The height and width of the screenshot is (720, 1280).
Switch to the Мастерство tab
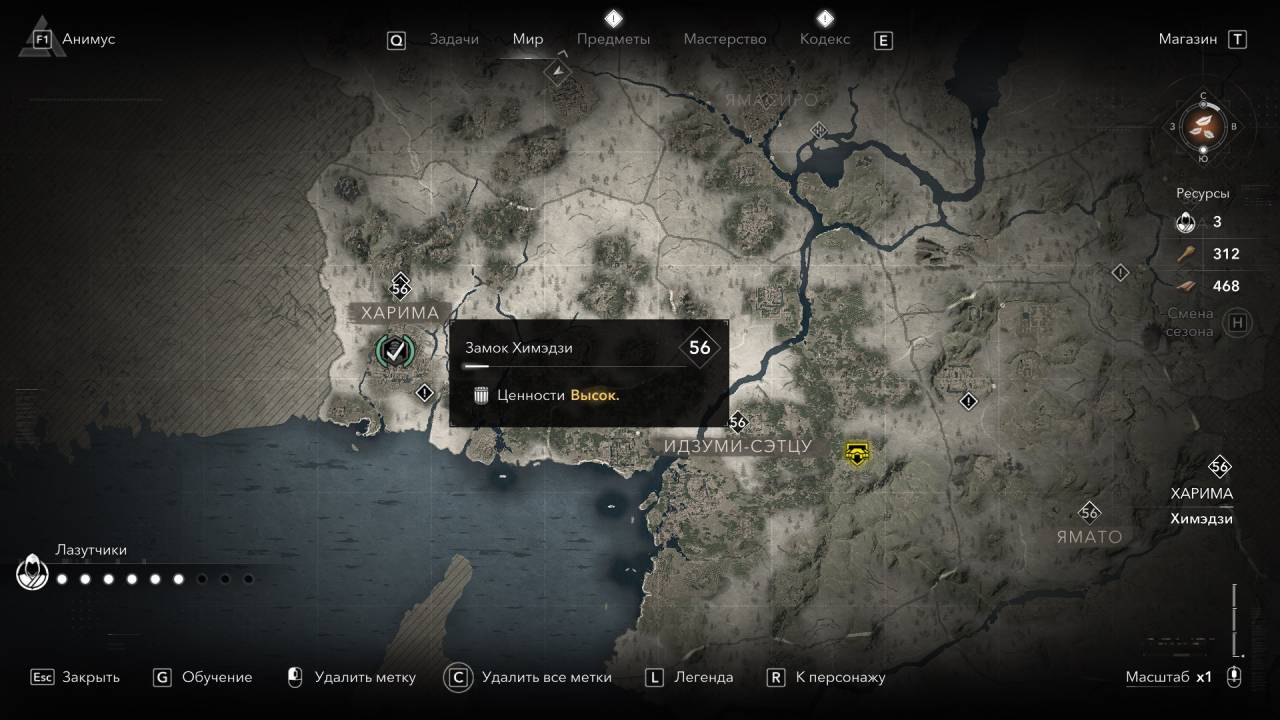pyautogui.click(x=724, y=39)
